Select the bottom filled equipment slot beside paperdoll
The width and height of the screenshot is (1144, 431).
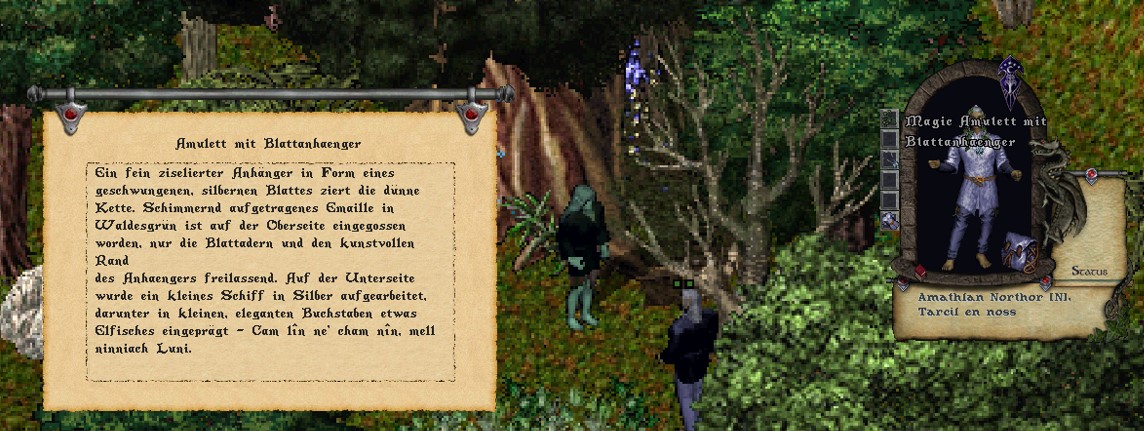(889, 220)
